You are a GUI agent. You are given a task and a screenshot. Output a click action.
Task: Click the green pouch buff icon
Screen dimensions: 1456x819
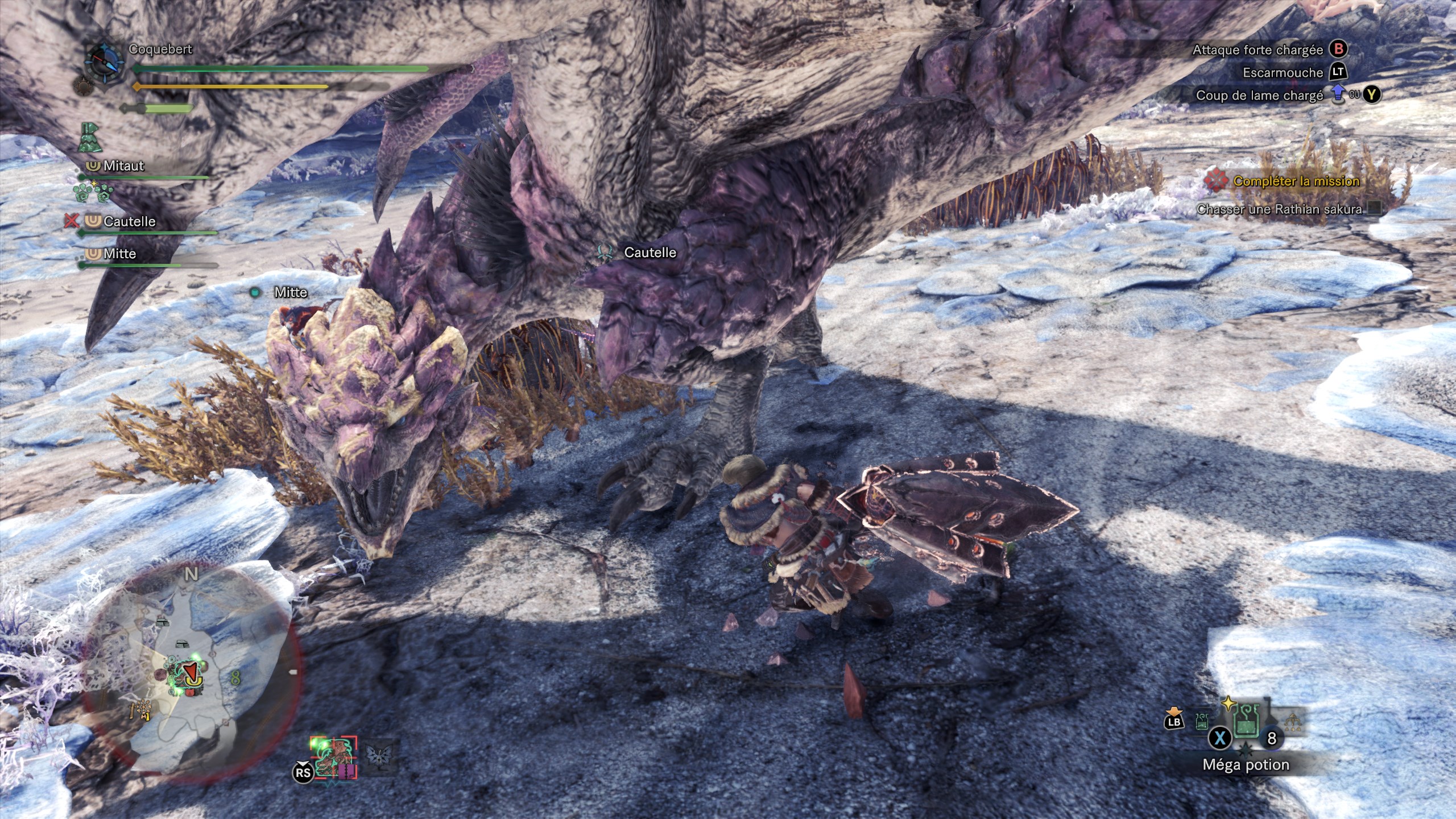tap(90, 138)
